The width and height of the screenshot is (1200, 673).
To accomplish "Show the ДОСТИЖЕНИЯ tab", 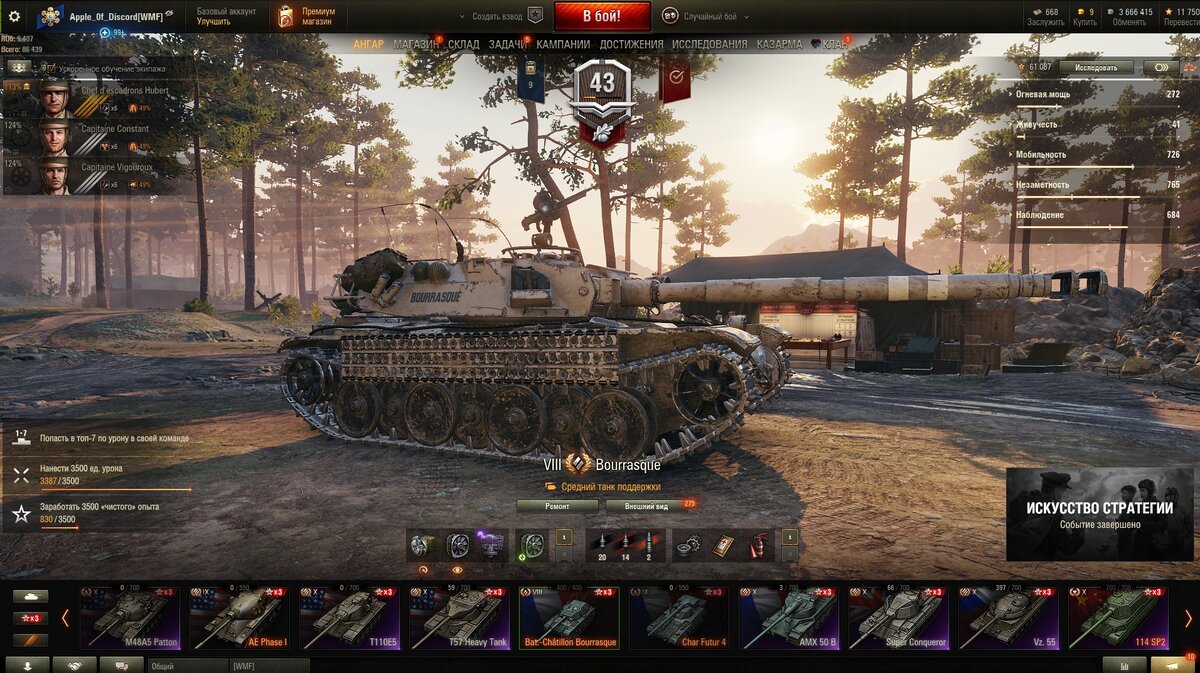I will coord(631,45).
